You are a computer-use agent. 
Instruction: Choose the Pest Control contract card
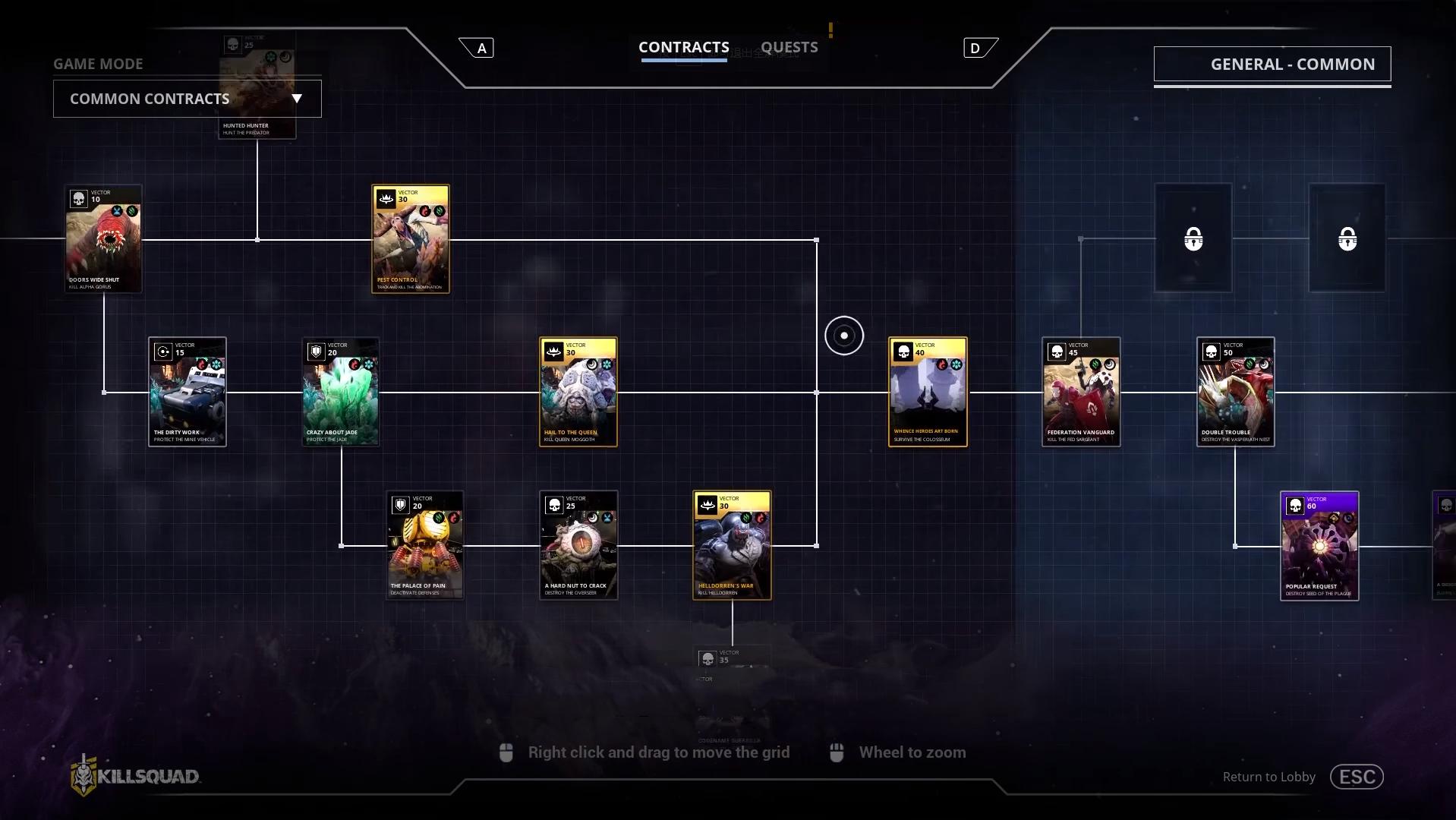[410, 239]
